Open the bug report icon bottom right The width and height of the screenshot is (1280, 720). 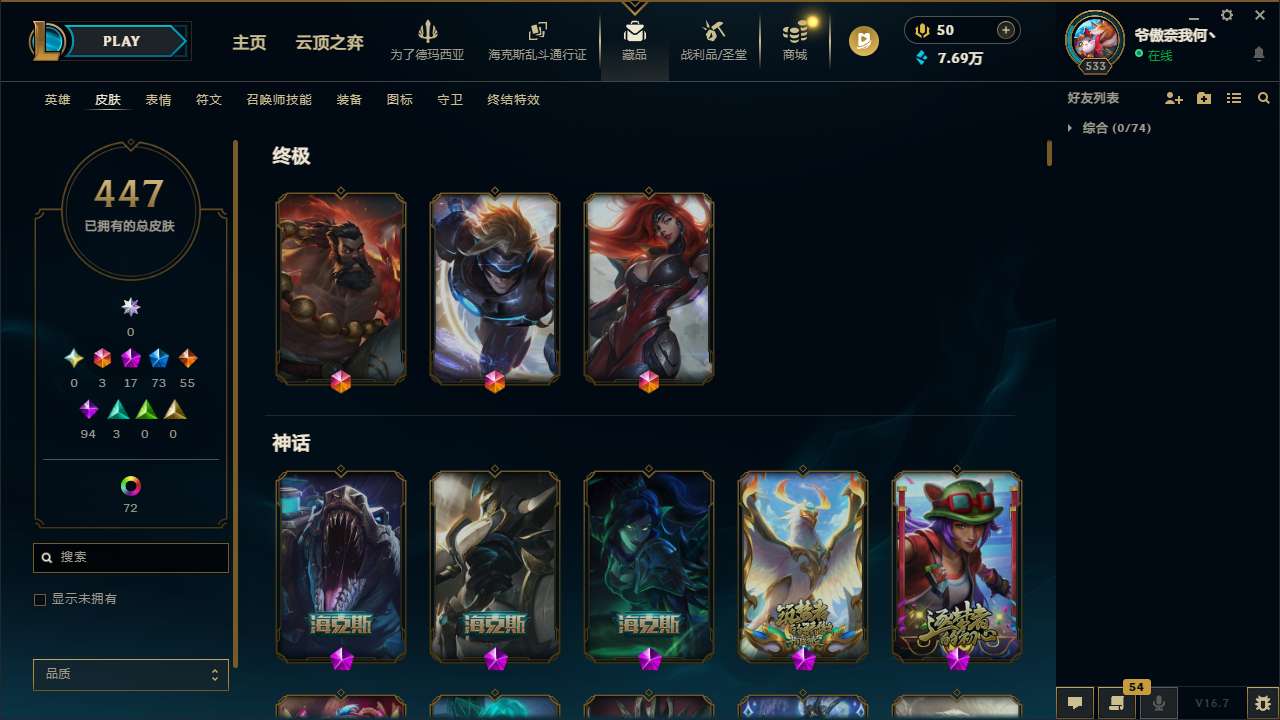click(x=1262, y=701)
